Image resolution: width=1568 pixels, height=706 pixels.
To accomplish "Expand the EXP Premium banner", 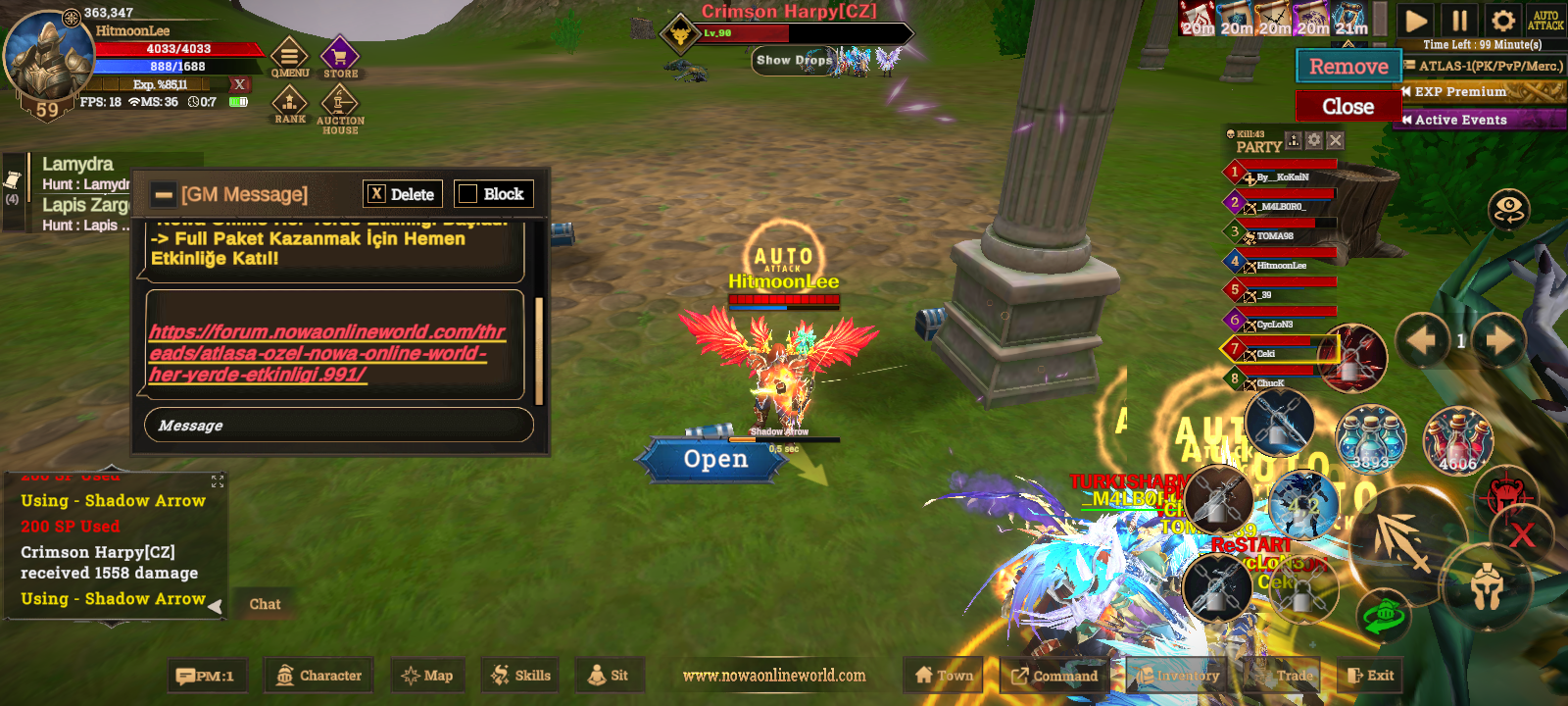I will click(1480, 92).
